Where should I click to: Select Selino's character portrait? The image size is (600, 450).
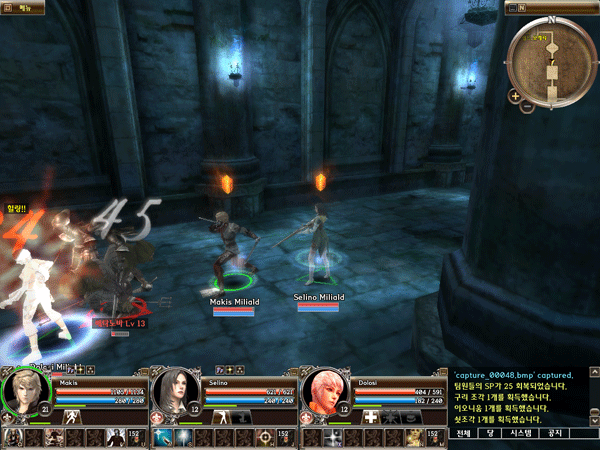coord(174,392)
